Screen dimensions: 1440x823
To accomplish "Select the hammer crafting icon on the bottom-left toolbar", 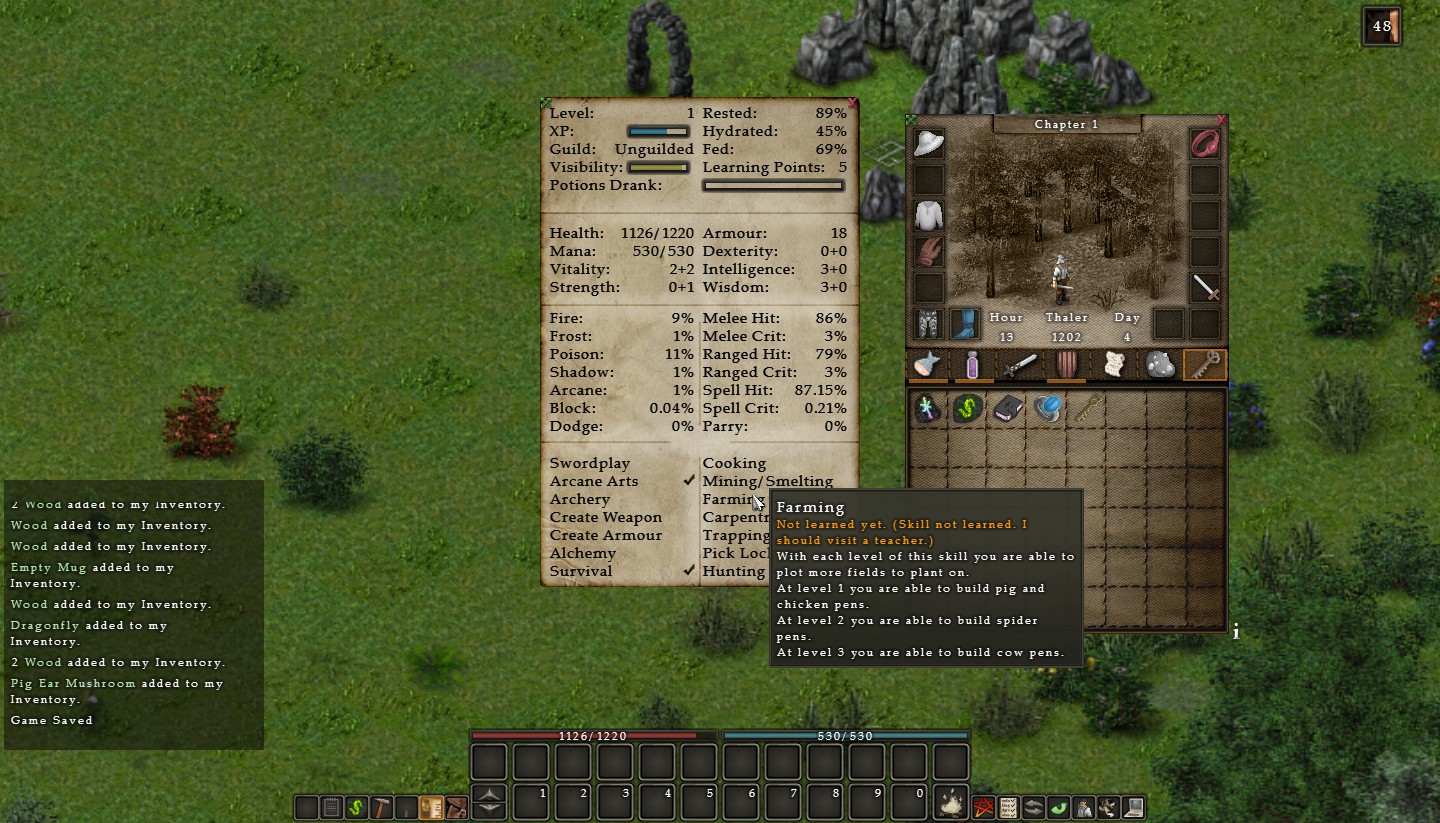I will [381, 807].
